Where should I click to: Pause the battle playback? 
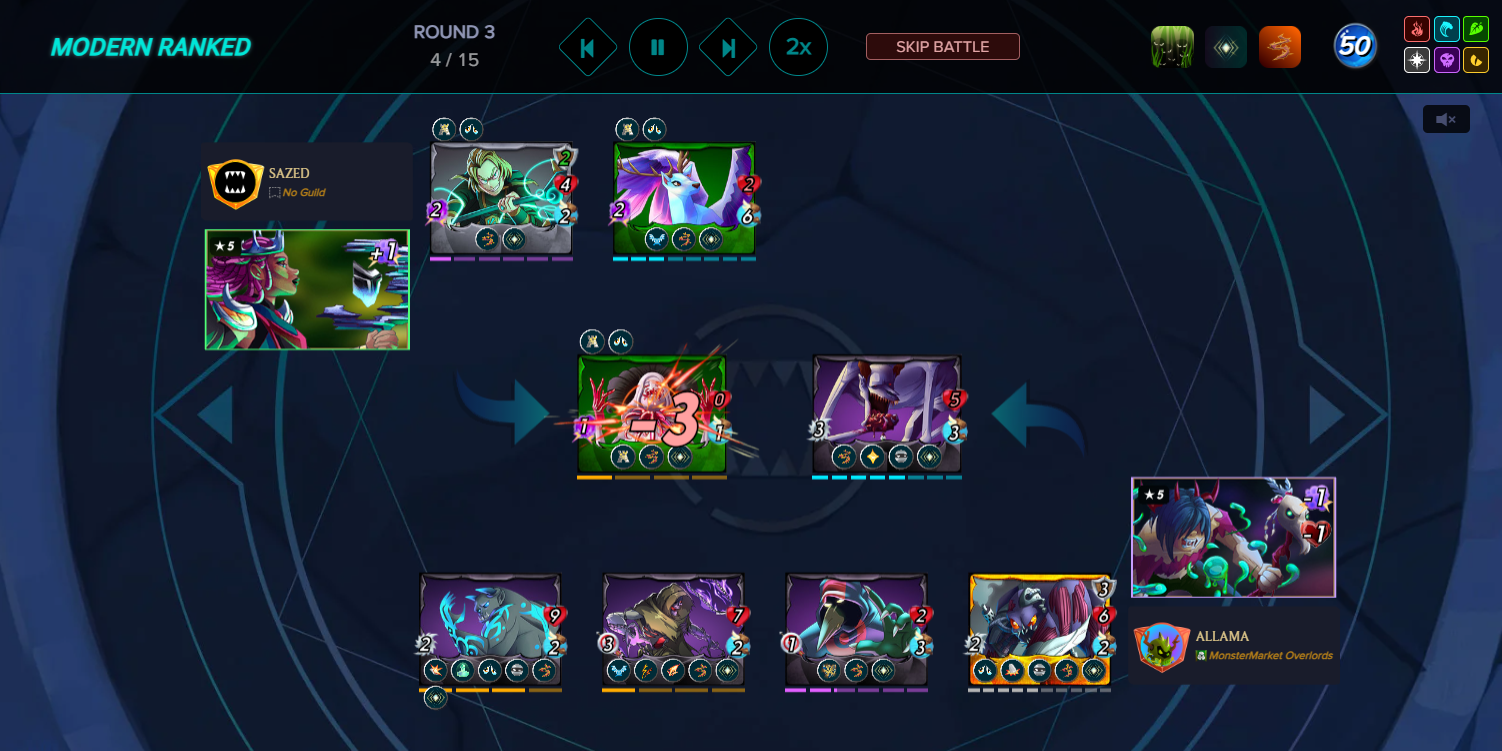point(658,47)
